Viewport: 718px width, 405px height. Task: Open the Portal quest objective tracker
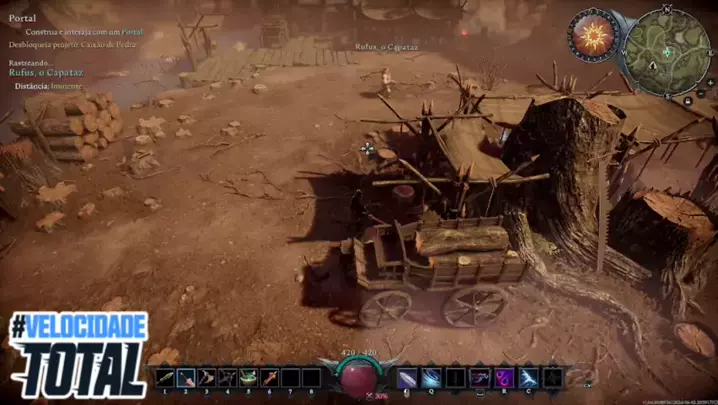click(x=22, y=18)
